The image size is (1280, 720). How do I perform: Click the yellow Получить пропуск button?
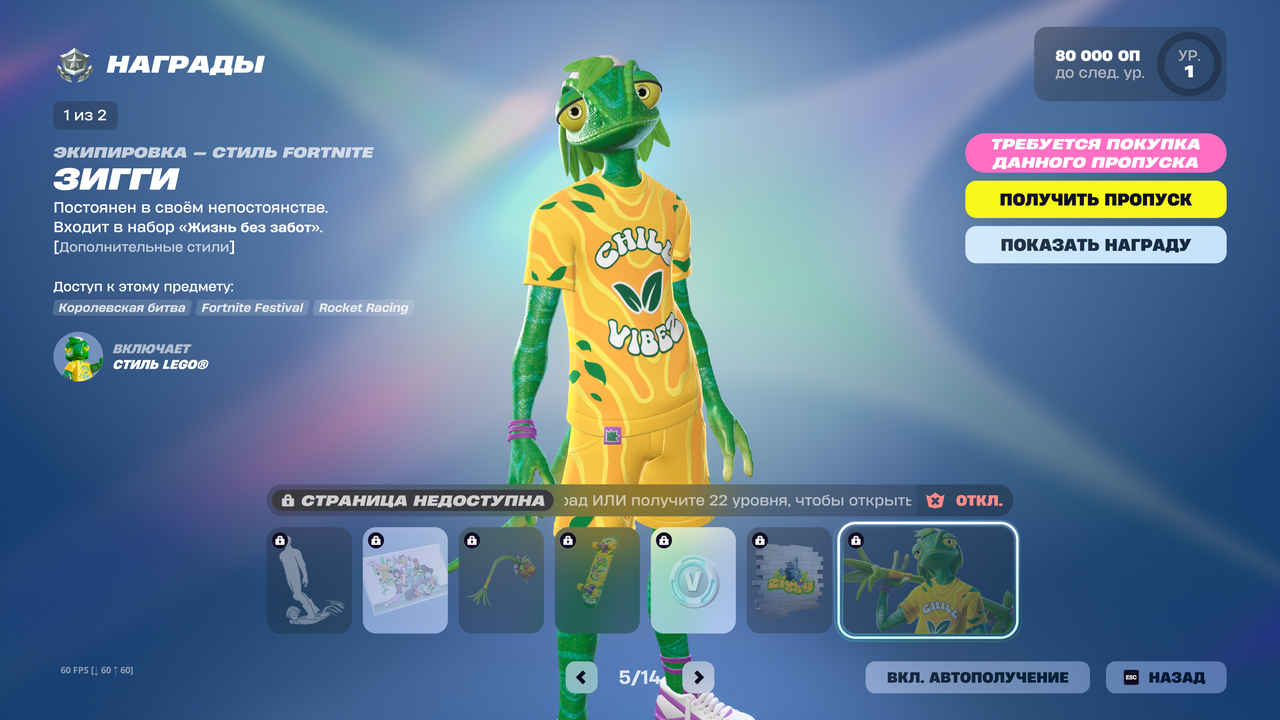[1095, 199]
